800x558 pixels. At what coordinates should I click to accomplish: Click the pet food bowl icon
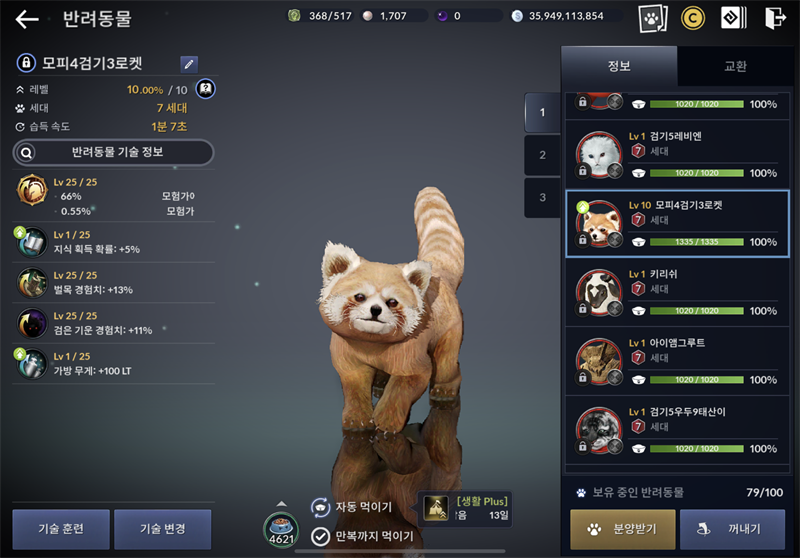click(281, 528)
